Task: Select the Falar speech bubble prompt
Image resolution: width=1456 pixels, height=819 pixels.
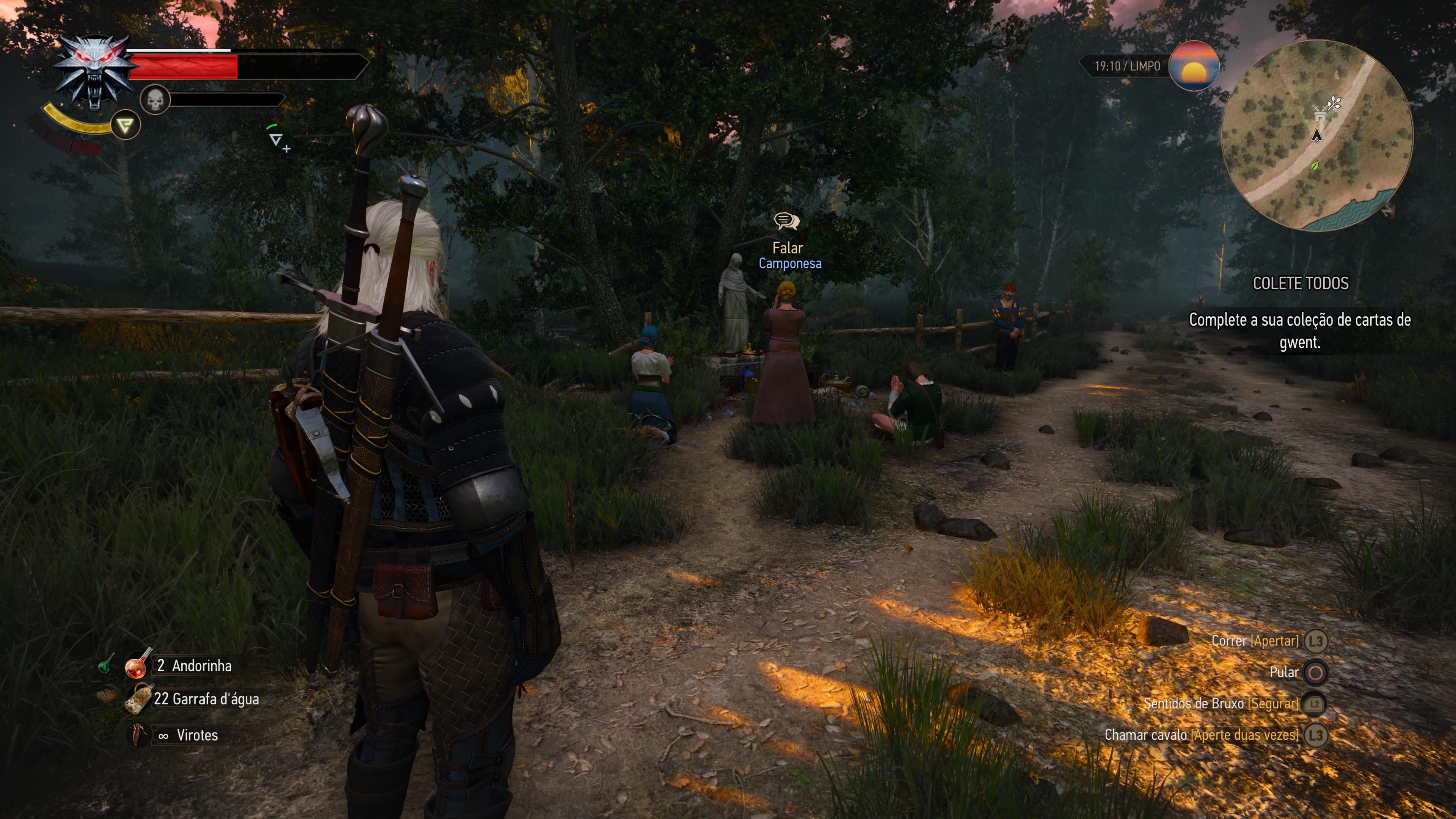Action: pyautogui.click(x=787, y=221)
